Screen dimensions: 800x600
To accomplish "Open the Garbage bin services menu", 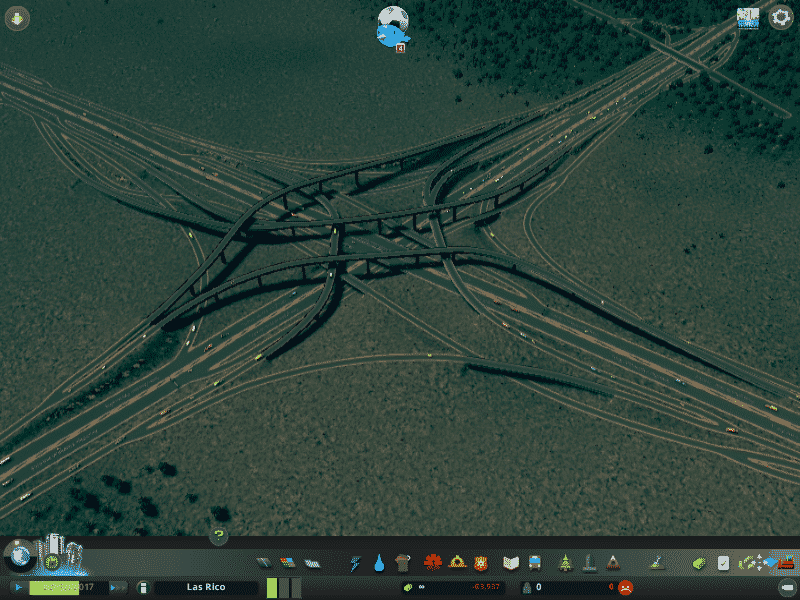I will (403, 563).
